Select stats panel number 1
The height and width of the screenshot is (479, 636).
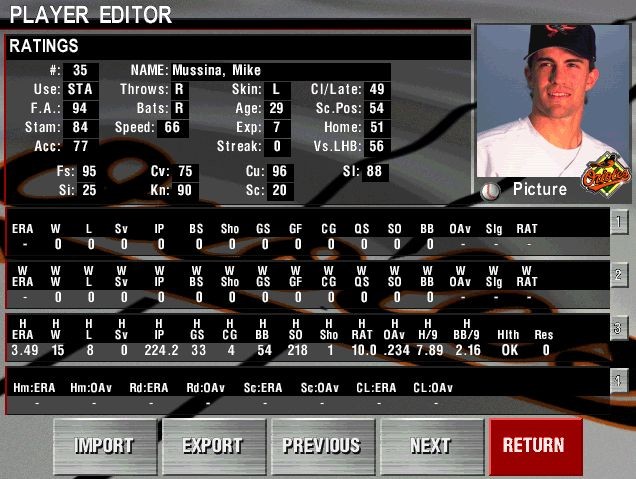(620, 221)
